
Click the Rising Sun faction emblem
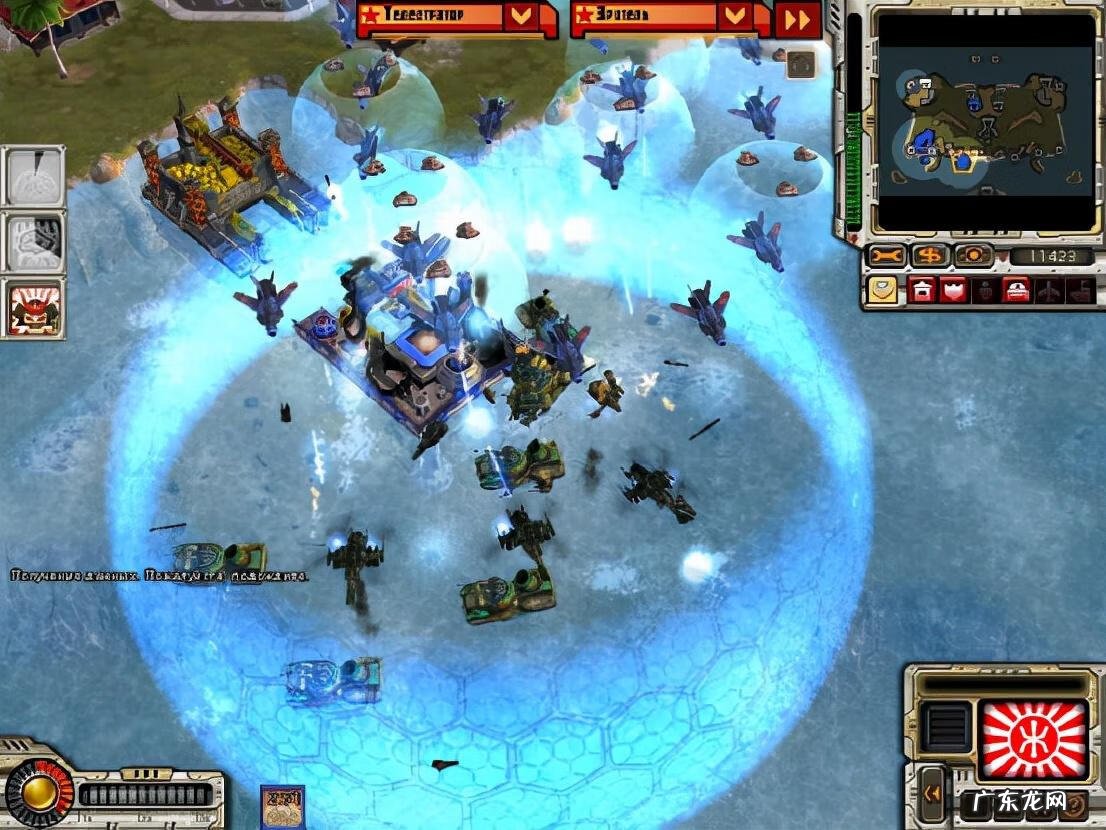click(1033, 740)
